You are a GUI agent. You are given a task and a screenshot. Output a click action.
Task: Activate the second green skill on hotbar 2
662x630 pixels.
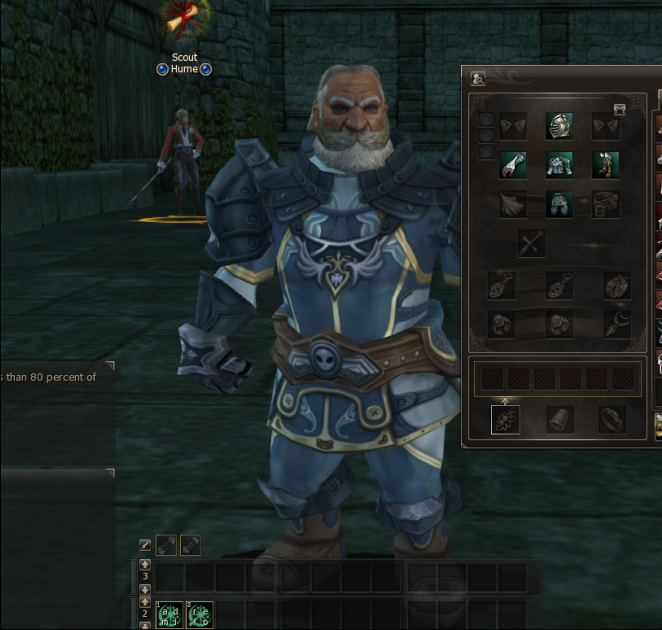pyautogui.click(x=199, y=613)
